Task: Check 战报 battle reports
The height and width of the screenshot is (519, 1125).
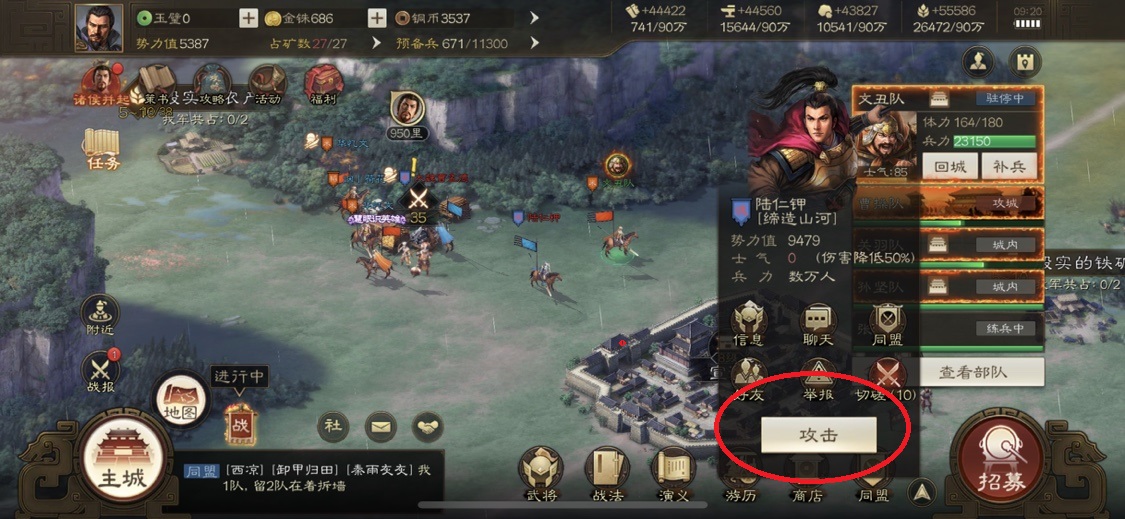Action: (100, 372)
